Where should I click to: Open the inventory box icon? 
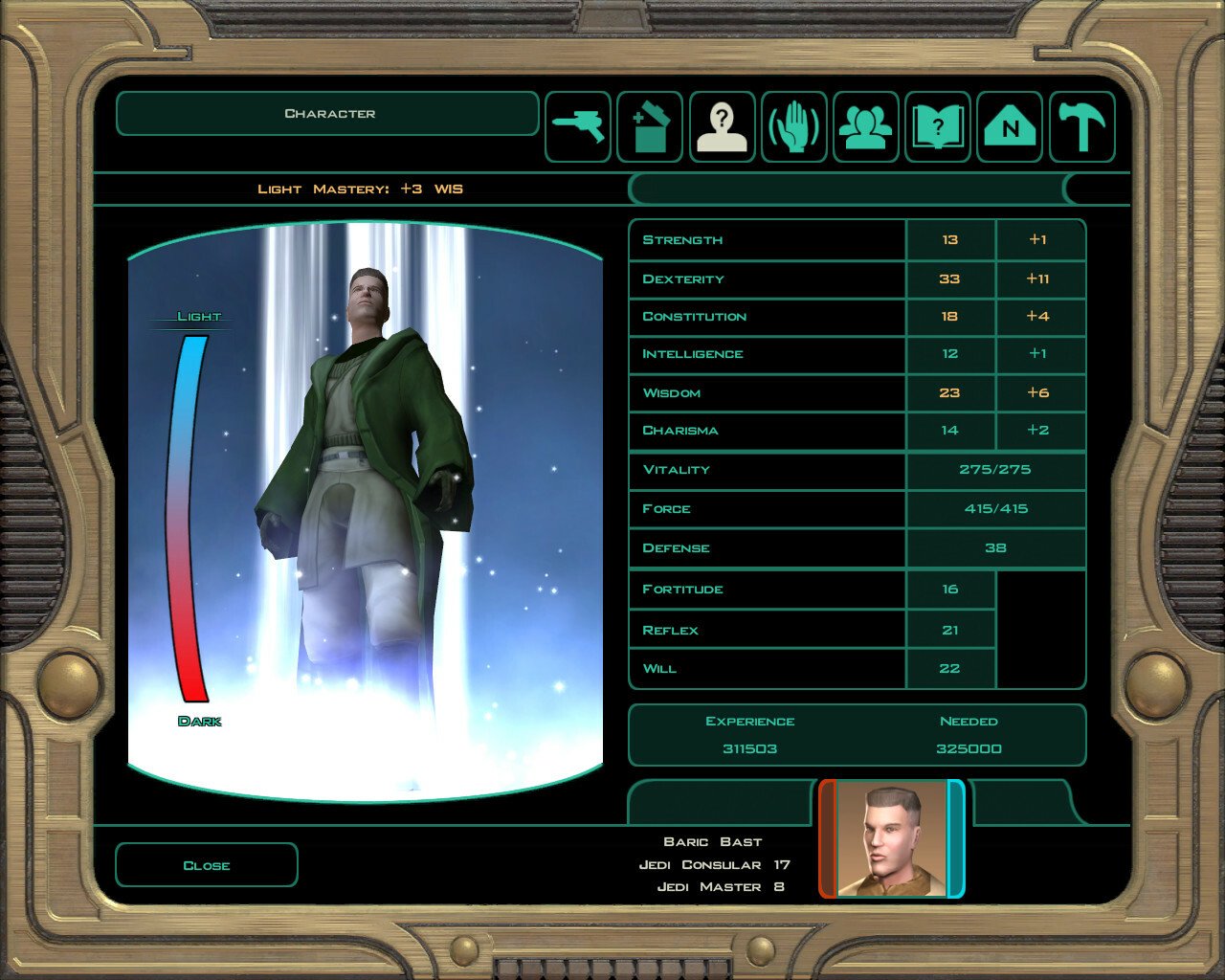pyautogui.click(x=650, y=127)
